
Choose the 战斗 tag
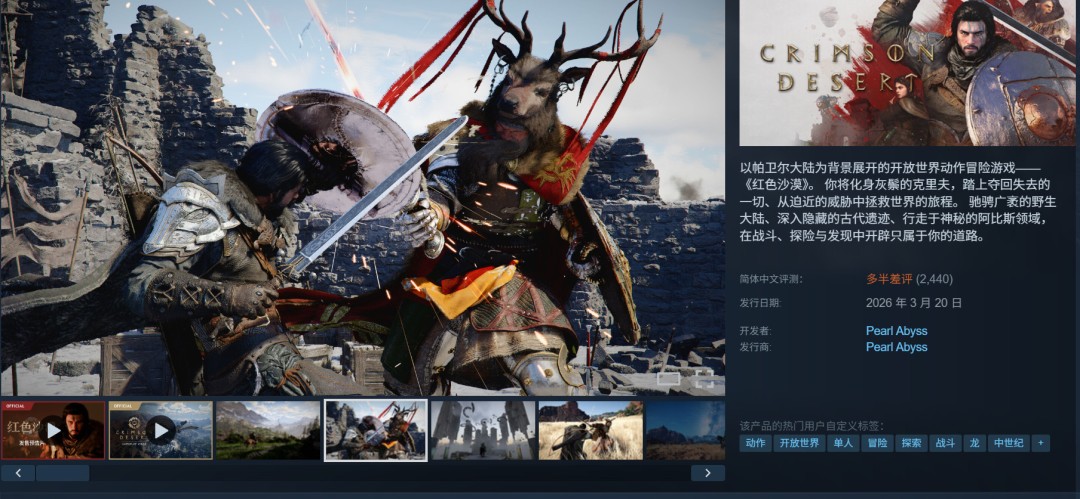pos(945,443)
